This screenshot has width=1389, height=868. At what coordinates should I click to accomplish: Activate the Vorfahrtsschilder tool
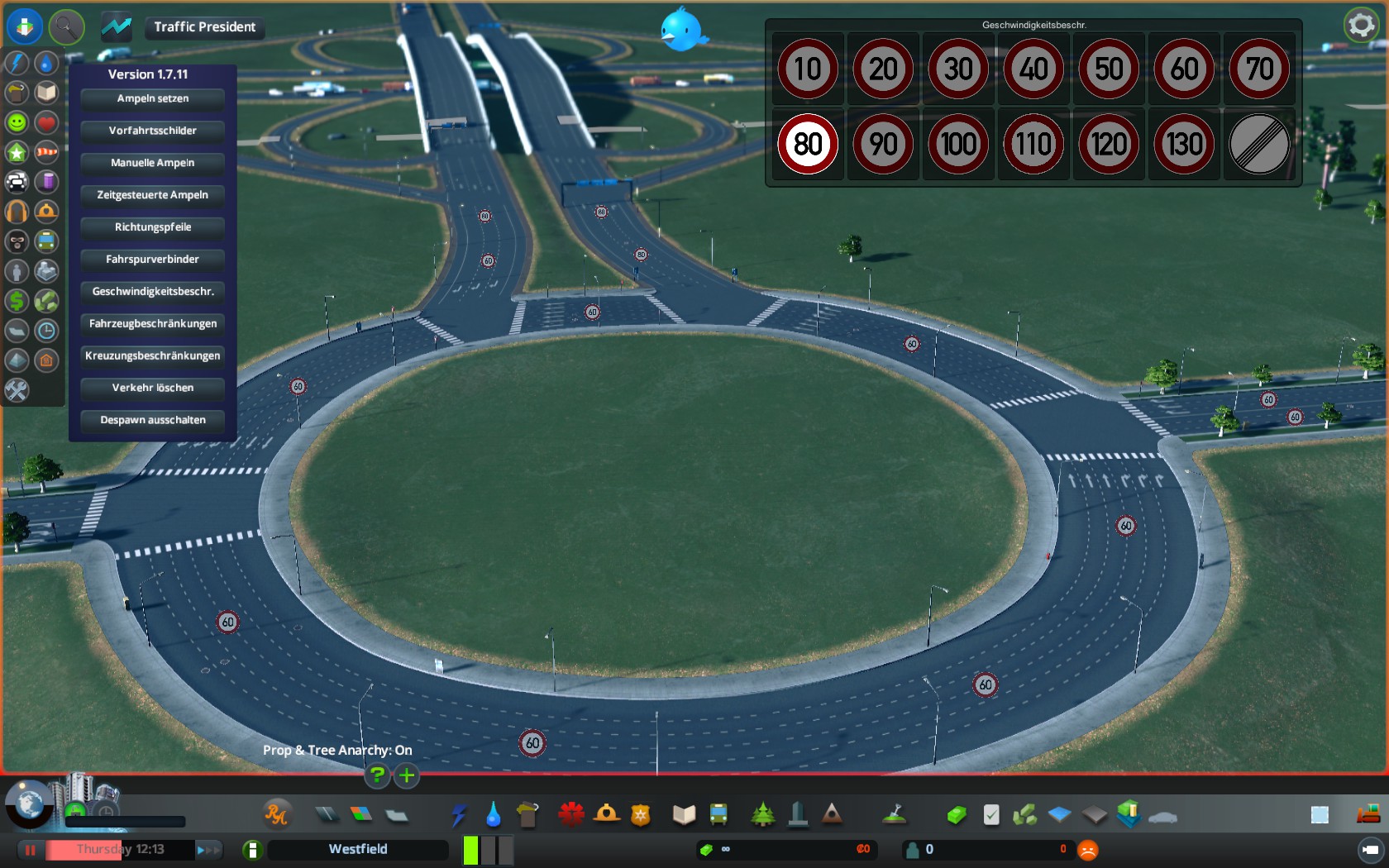(153, 131)
